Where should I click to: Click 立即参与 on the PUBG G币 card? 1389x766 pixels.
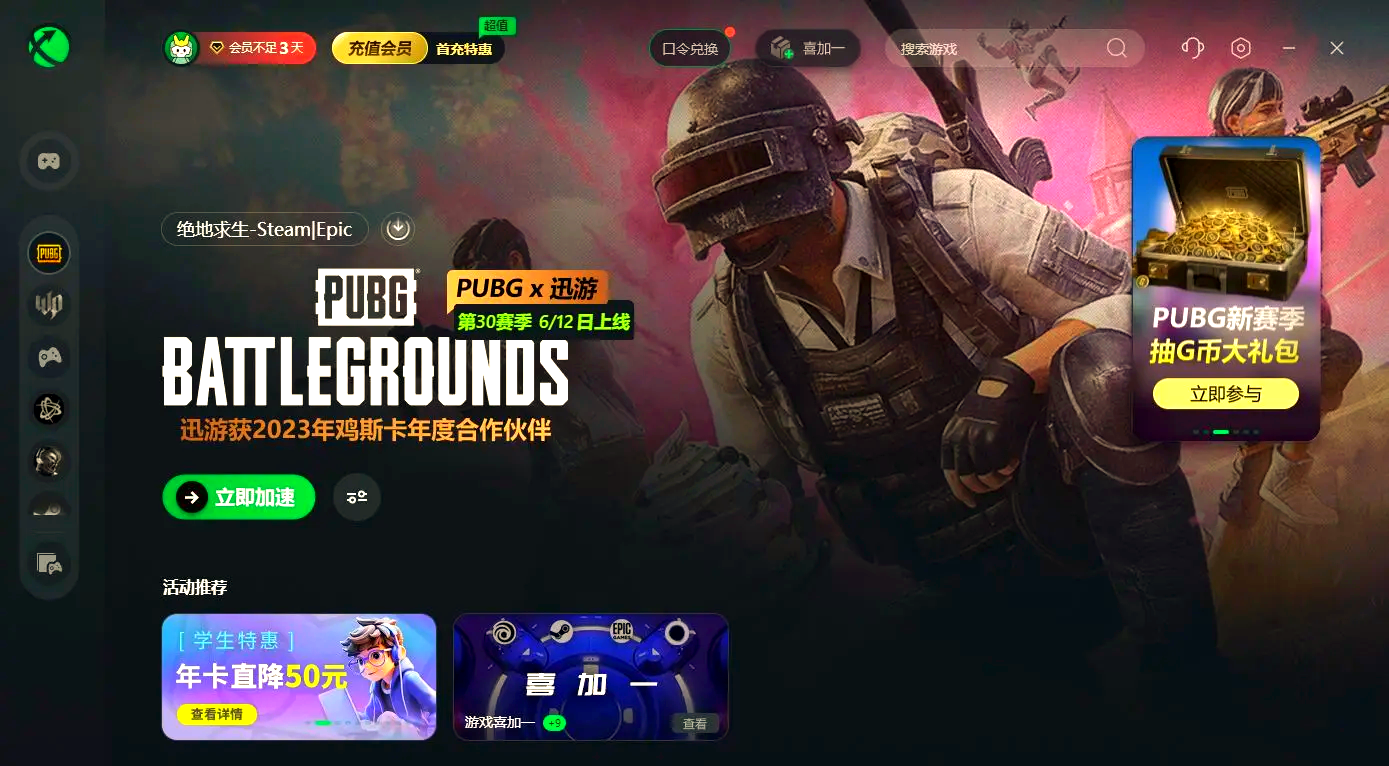pyautogui.click(x=1225, y=393)
